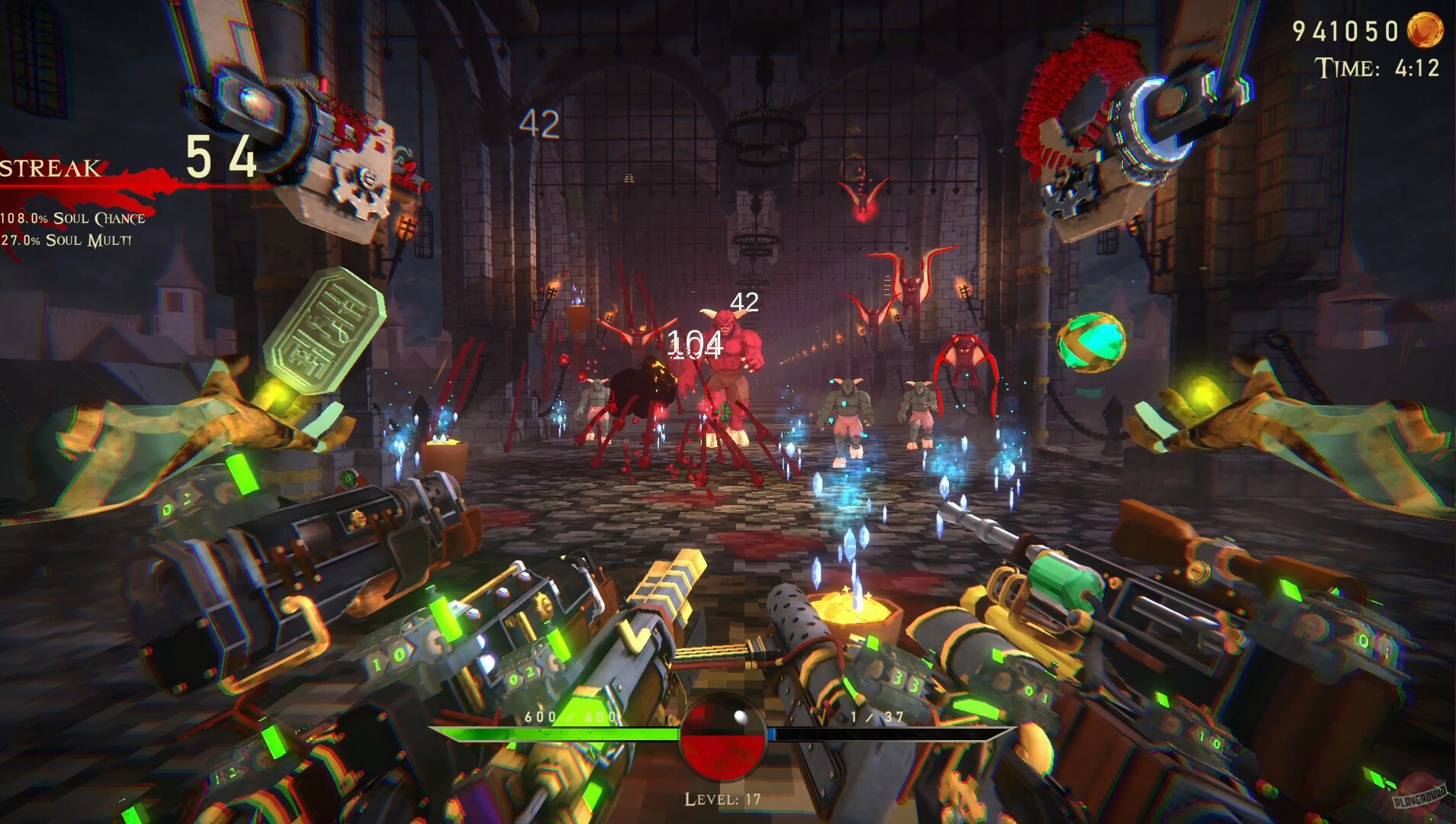The height and width of the screenshot is (824, 1456).
Task: Click the orange soul coin icon
Action: point(1424,31)
